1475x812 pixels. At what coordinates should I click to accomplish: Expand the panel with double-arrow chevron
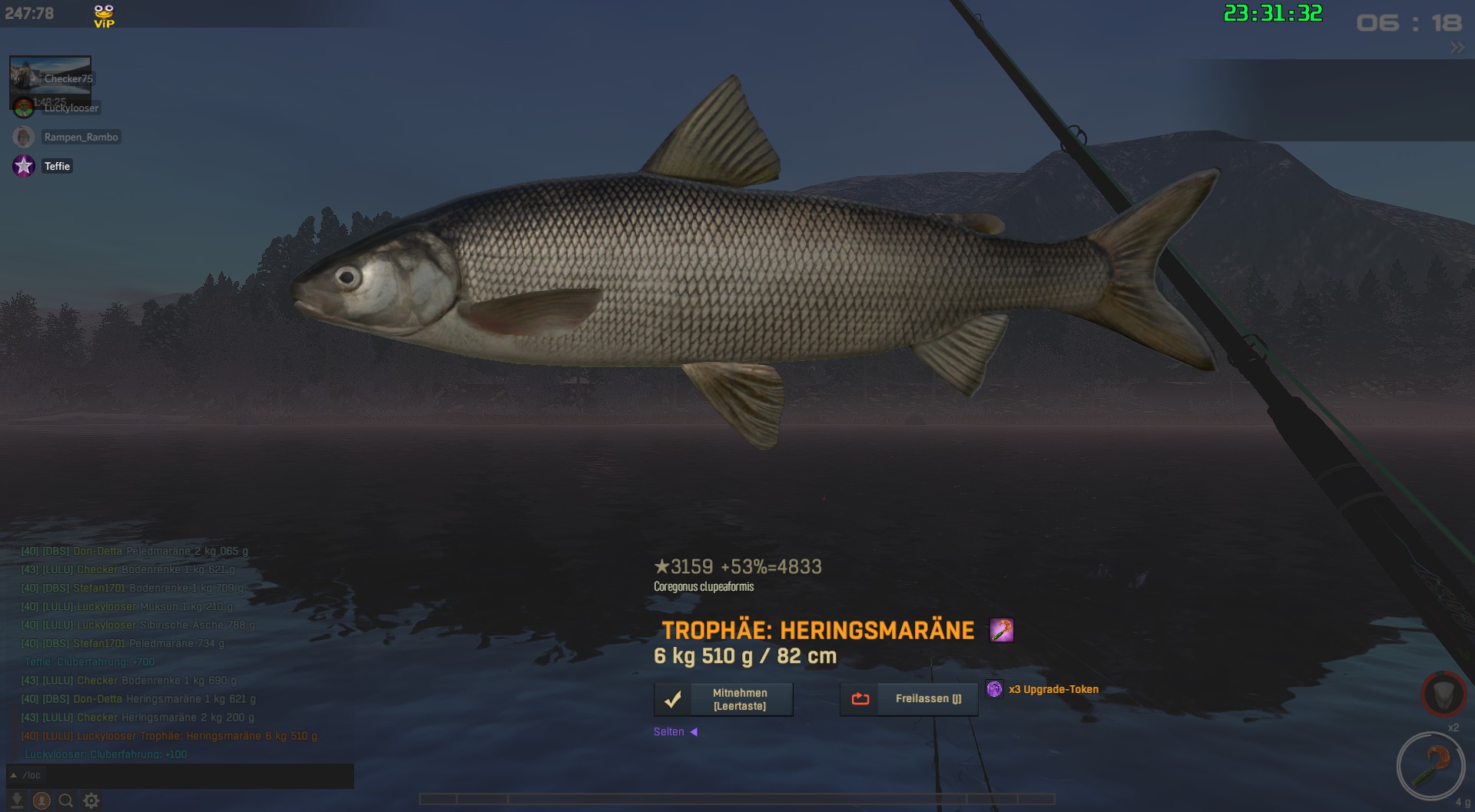coord(1457,48)
